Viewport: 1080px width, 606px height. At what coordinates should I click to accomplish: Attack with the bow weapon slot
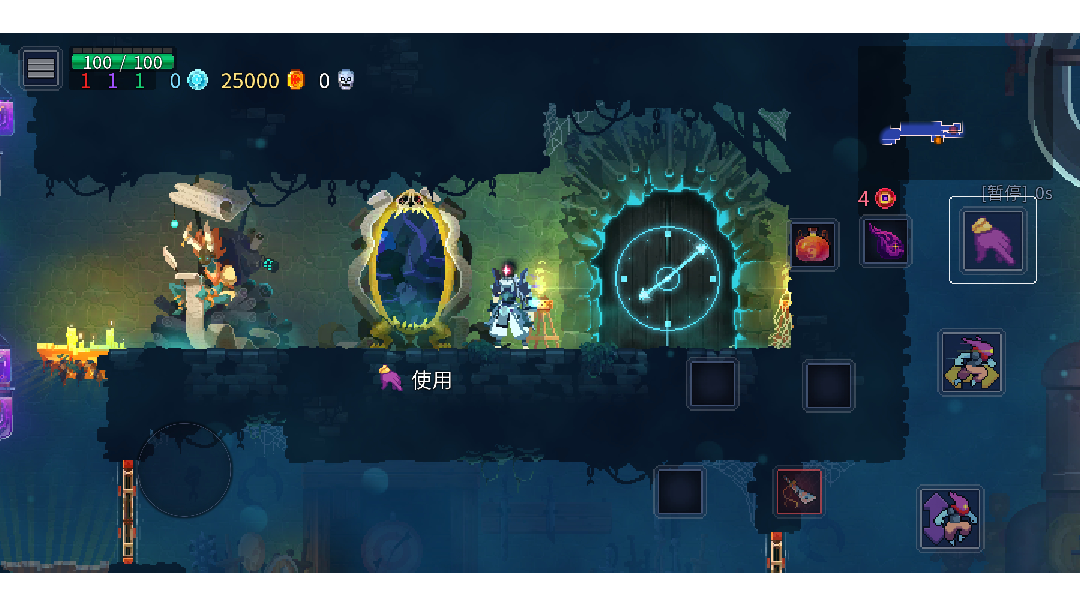click(x=799, y=491)
